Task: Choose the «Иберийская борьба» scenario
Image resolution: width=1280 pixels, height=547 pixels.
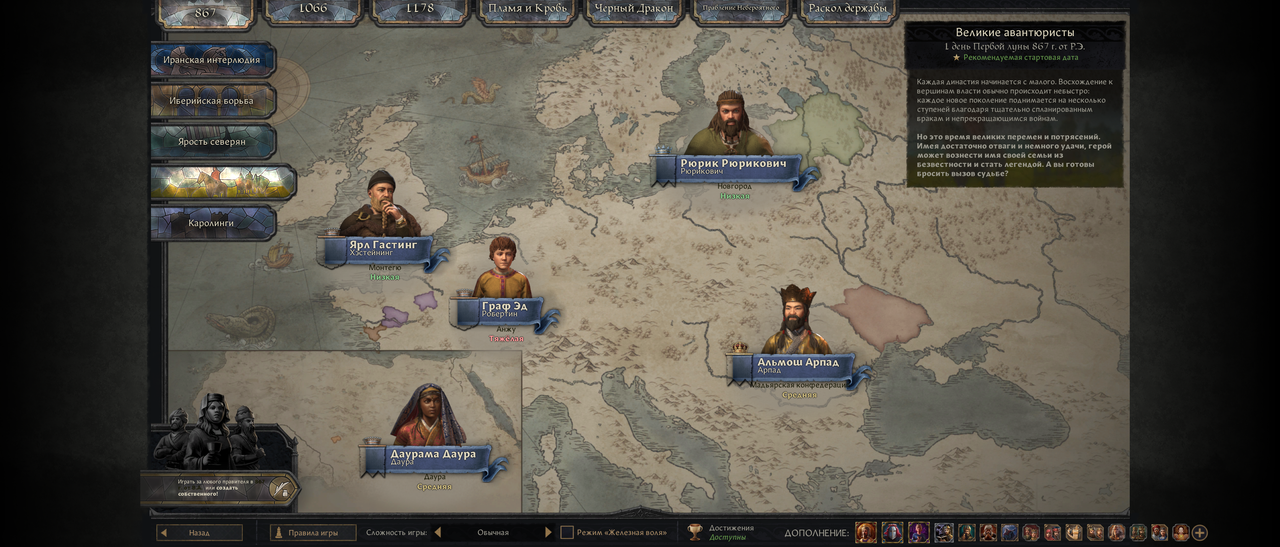Action: [212, 101]
